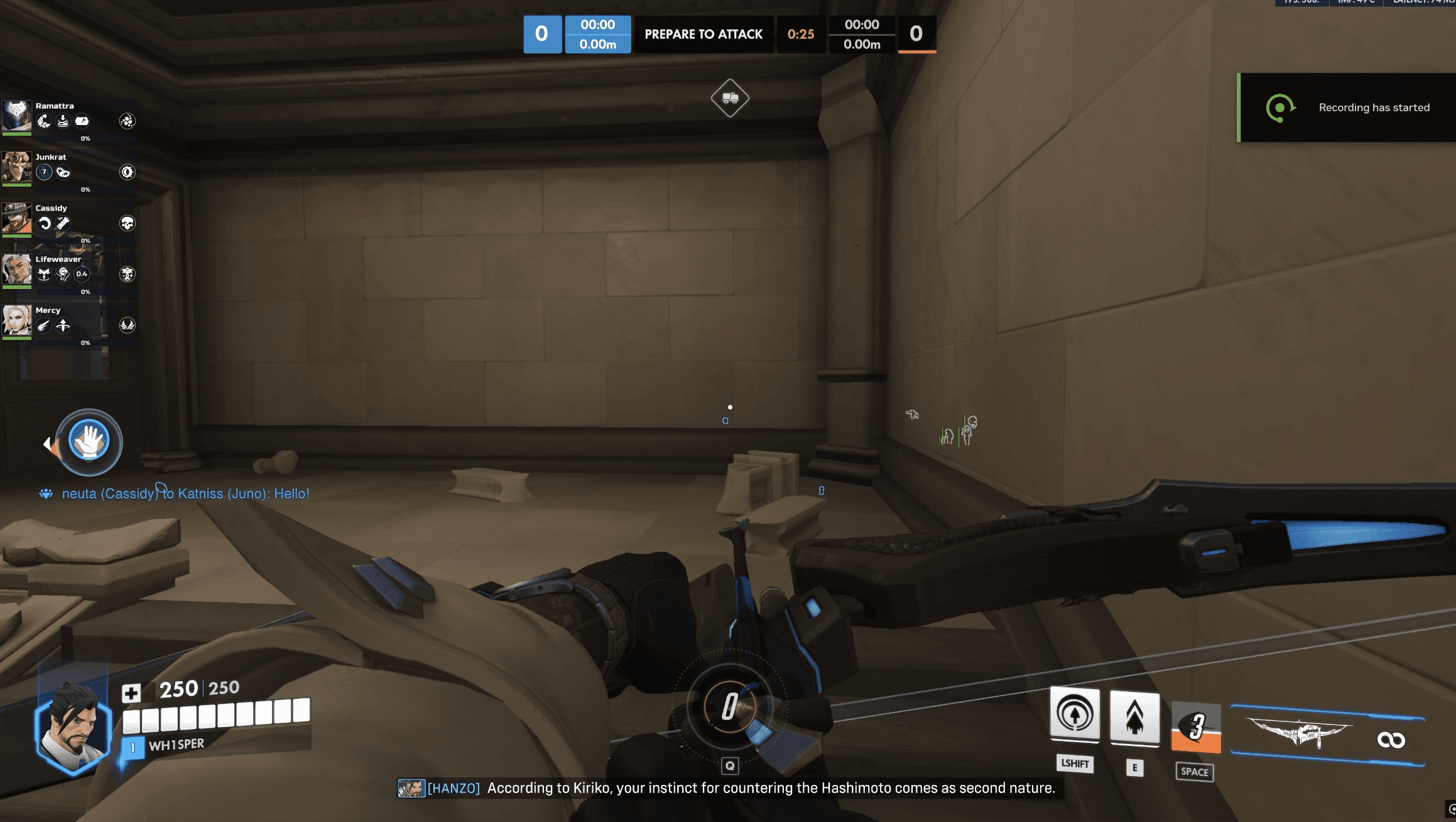Select Lifeweaver's Tree of Life ultimate icon
Image resolution: width=1456 pixels, height=822 pixels.
(128, 275)
